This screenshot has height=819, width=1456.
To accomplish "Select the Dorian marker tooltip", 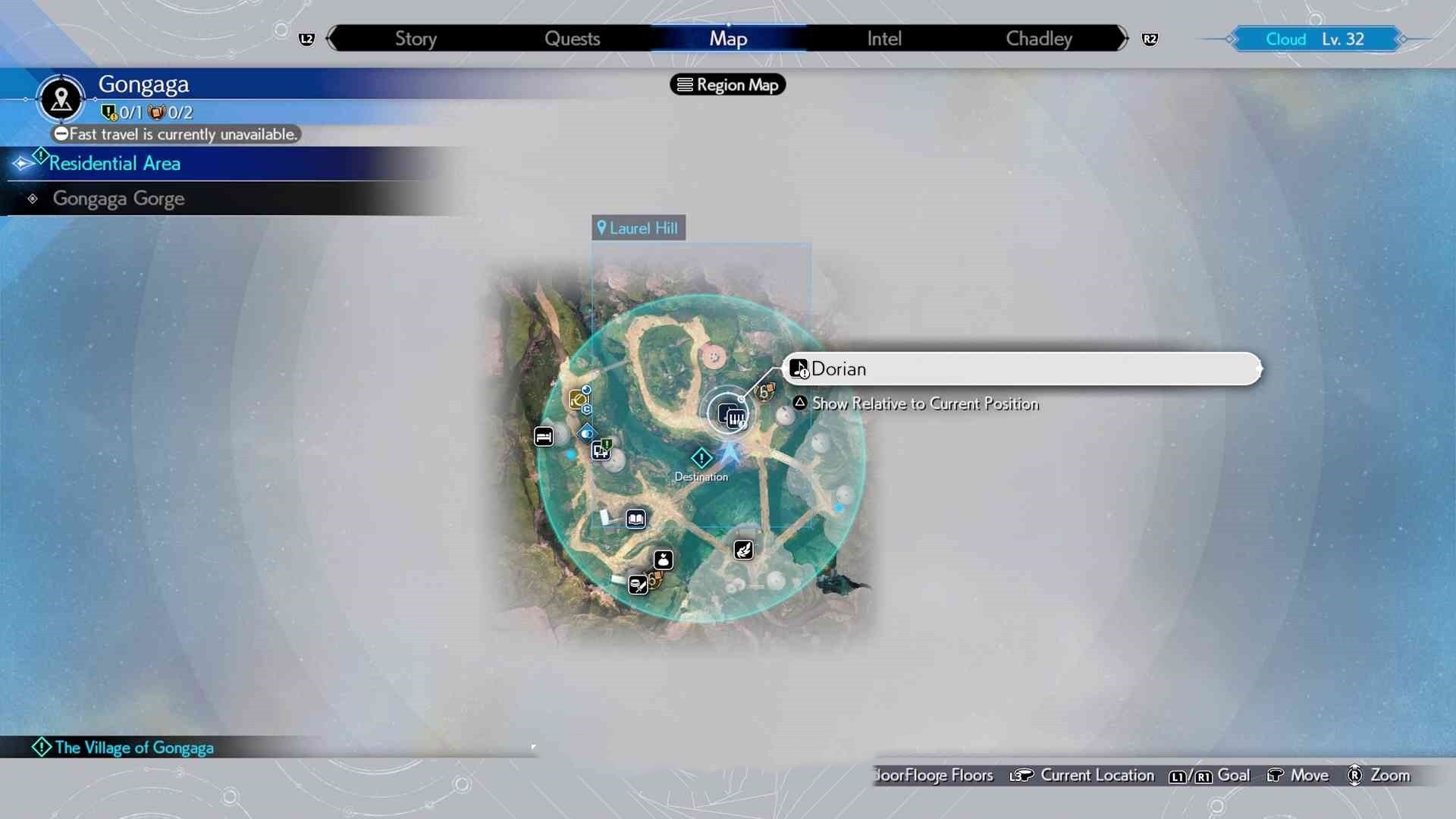I will (1021, 369).
